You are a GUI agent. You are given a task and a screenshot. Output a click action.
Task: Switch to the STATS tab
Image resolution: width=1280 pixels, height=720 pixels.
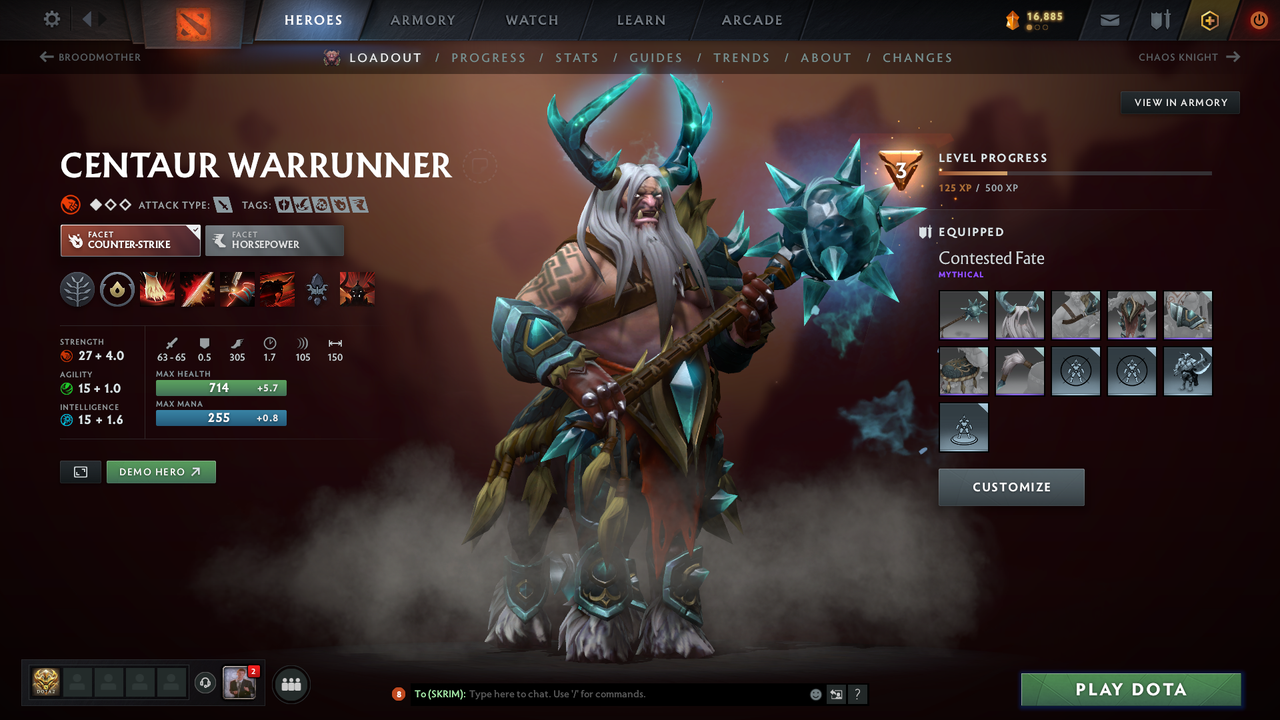click(x=577, y=57)
